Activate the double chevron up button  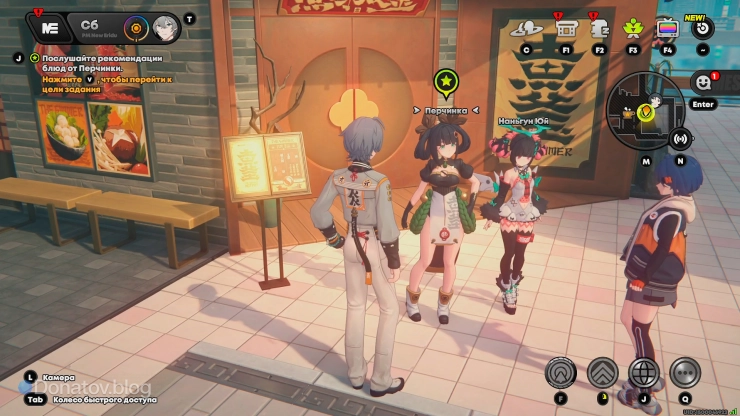click(602, 373)
